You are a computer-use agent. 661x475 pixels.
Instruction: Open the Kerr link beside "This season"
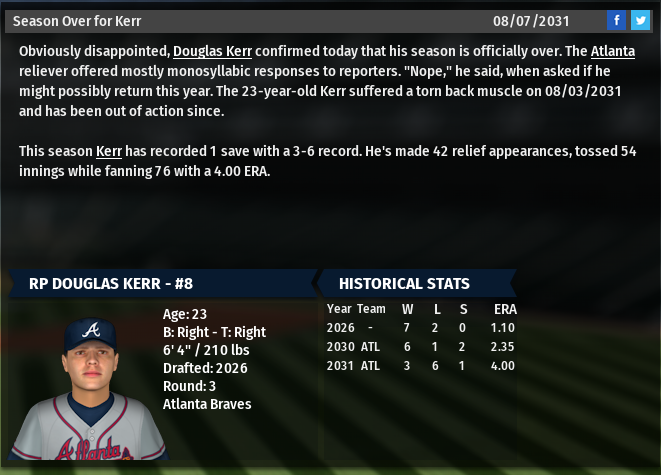pyautogui.click(x=109, y=151)
